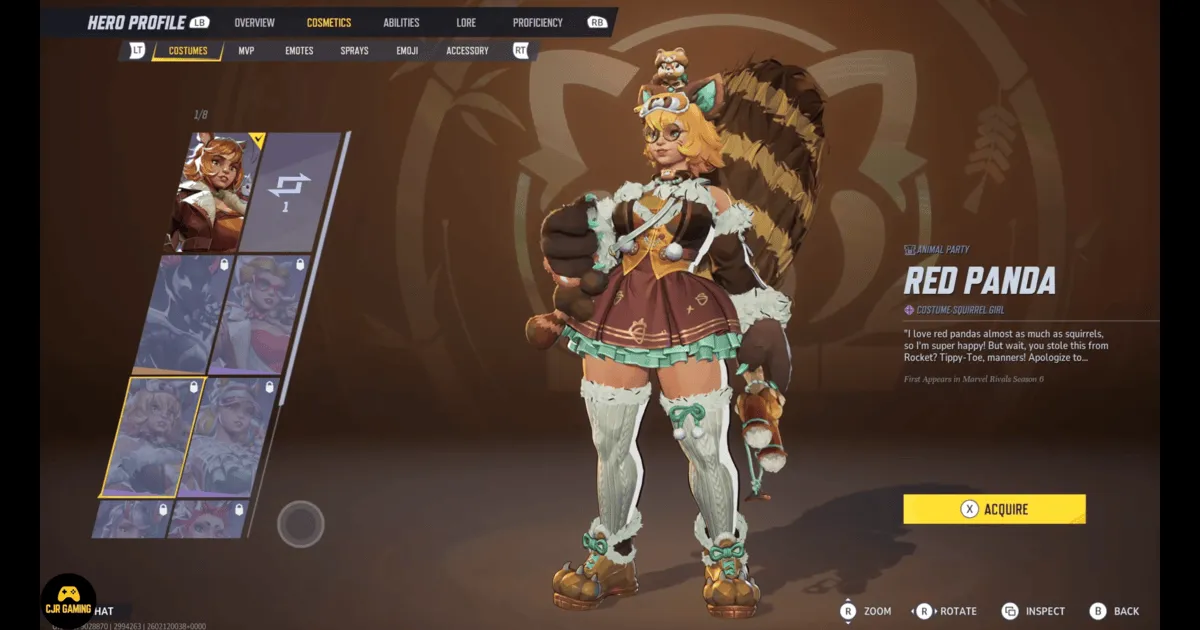1200x630 pixels.
Task: Open the Proficiency tab
Action: [x=538, y=22]
